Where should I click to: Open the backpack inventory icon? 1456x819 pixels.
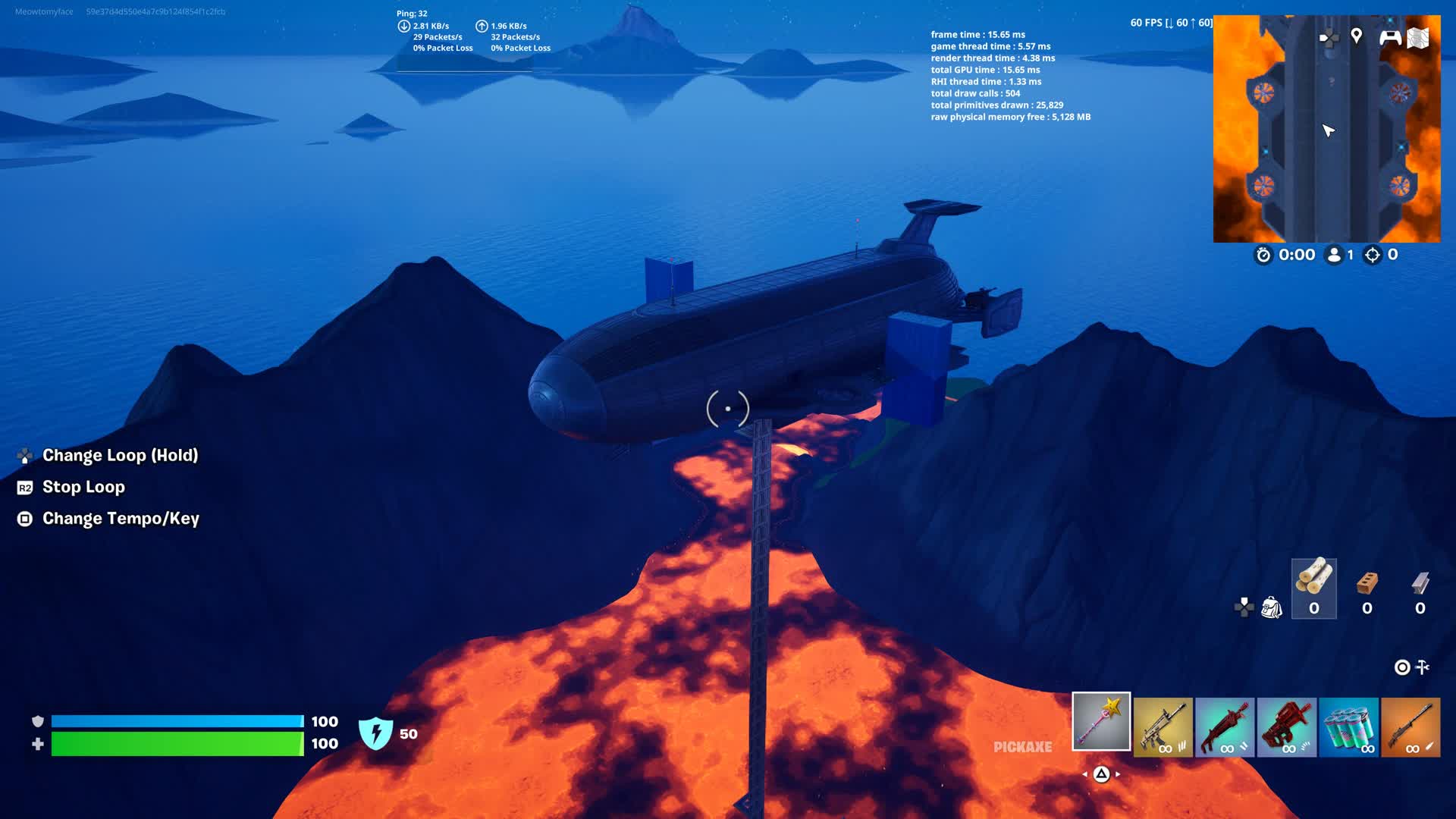pos(1272,607)
